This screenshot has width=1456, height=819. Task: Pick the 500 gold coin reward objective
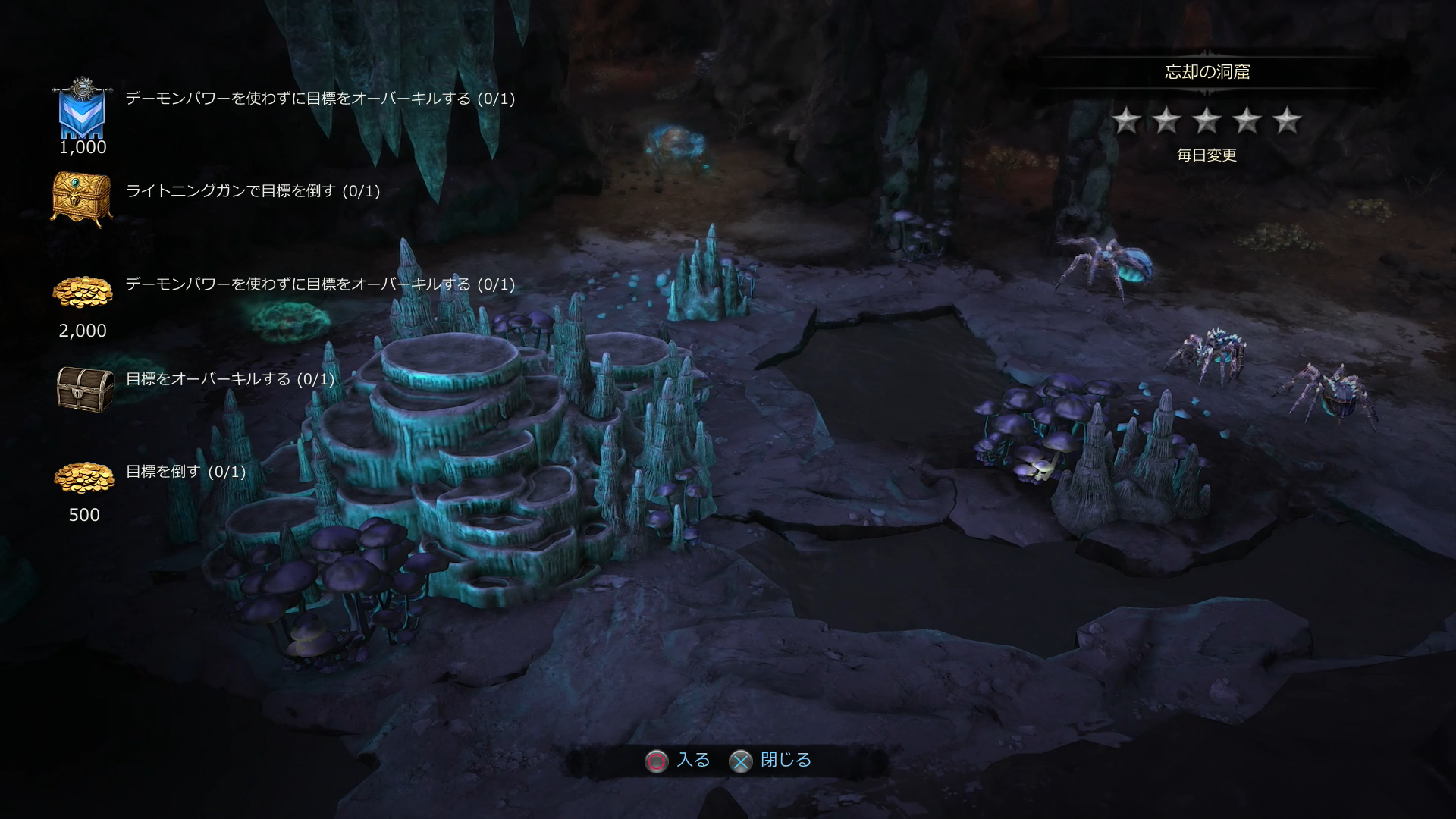83,478
